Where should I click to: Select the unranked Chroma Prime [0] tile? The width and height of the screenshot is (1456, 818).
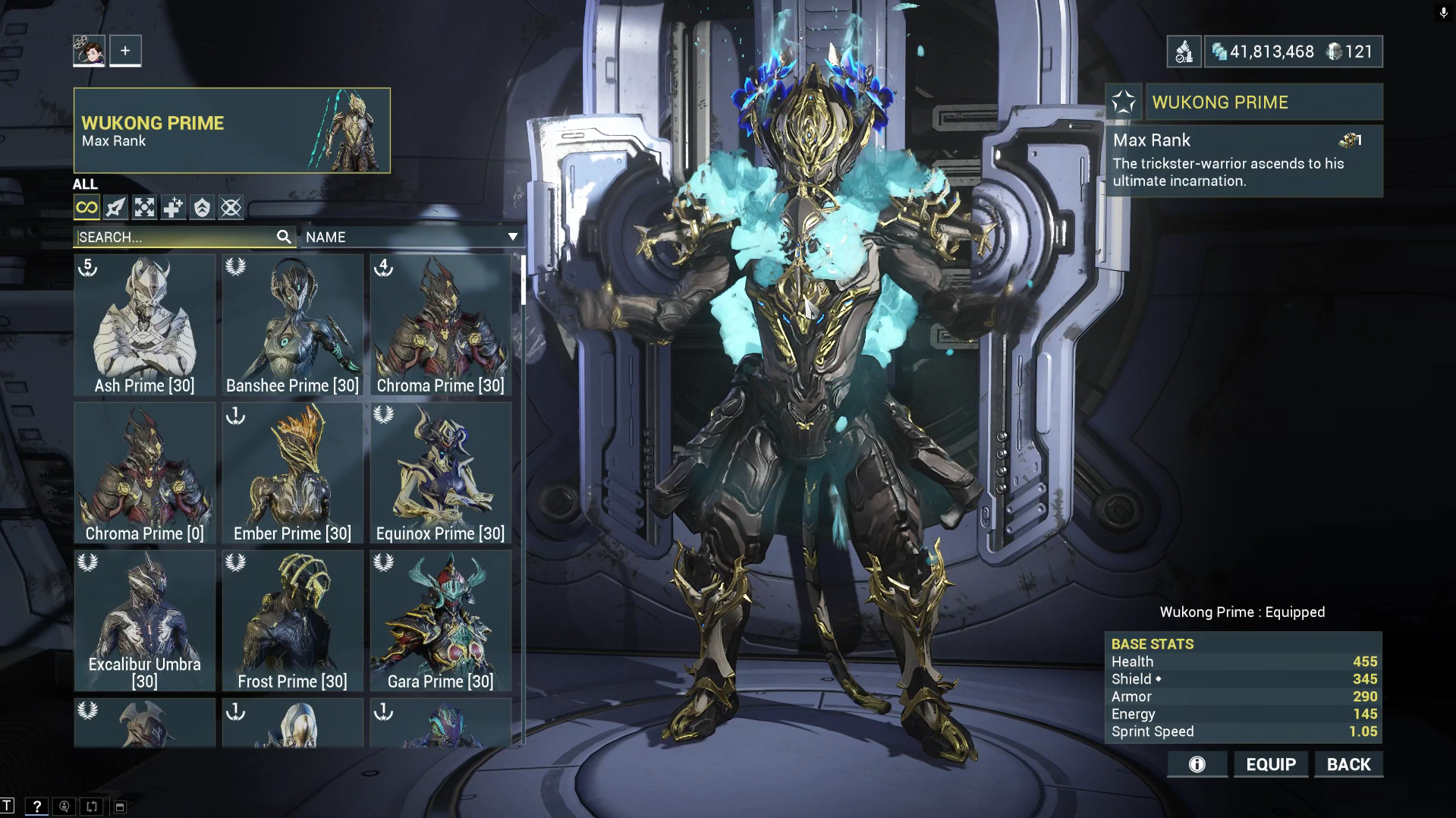pyautogui.click(x=144, y=473)
